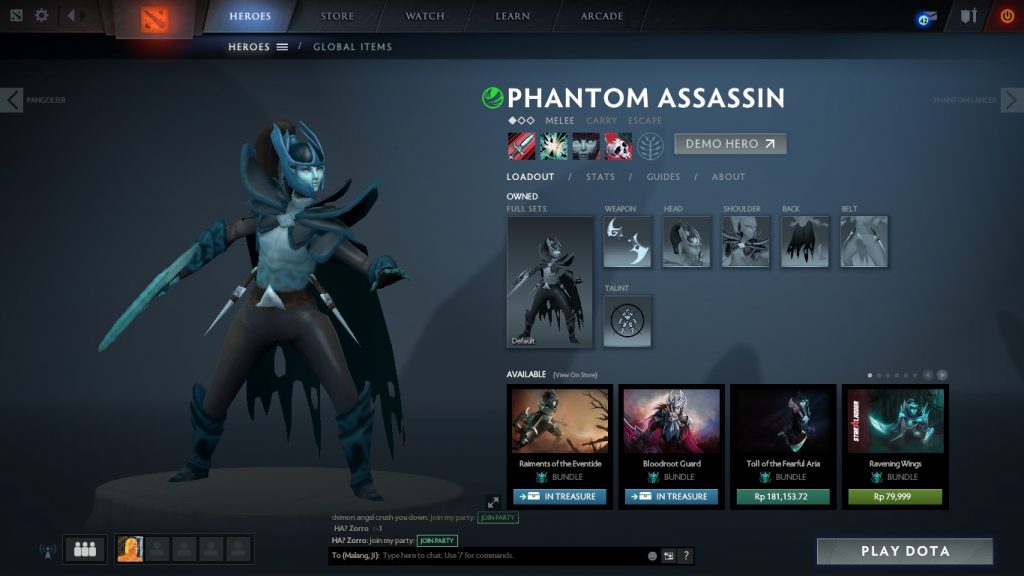
Task: Open the Taunt slot
Action: pos(627,320)
